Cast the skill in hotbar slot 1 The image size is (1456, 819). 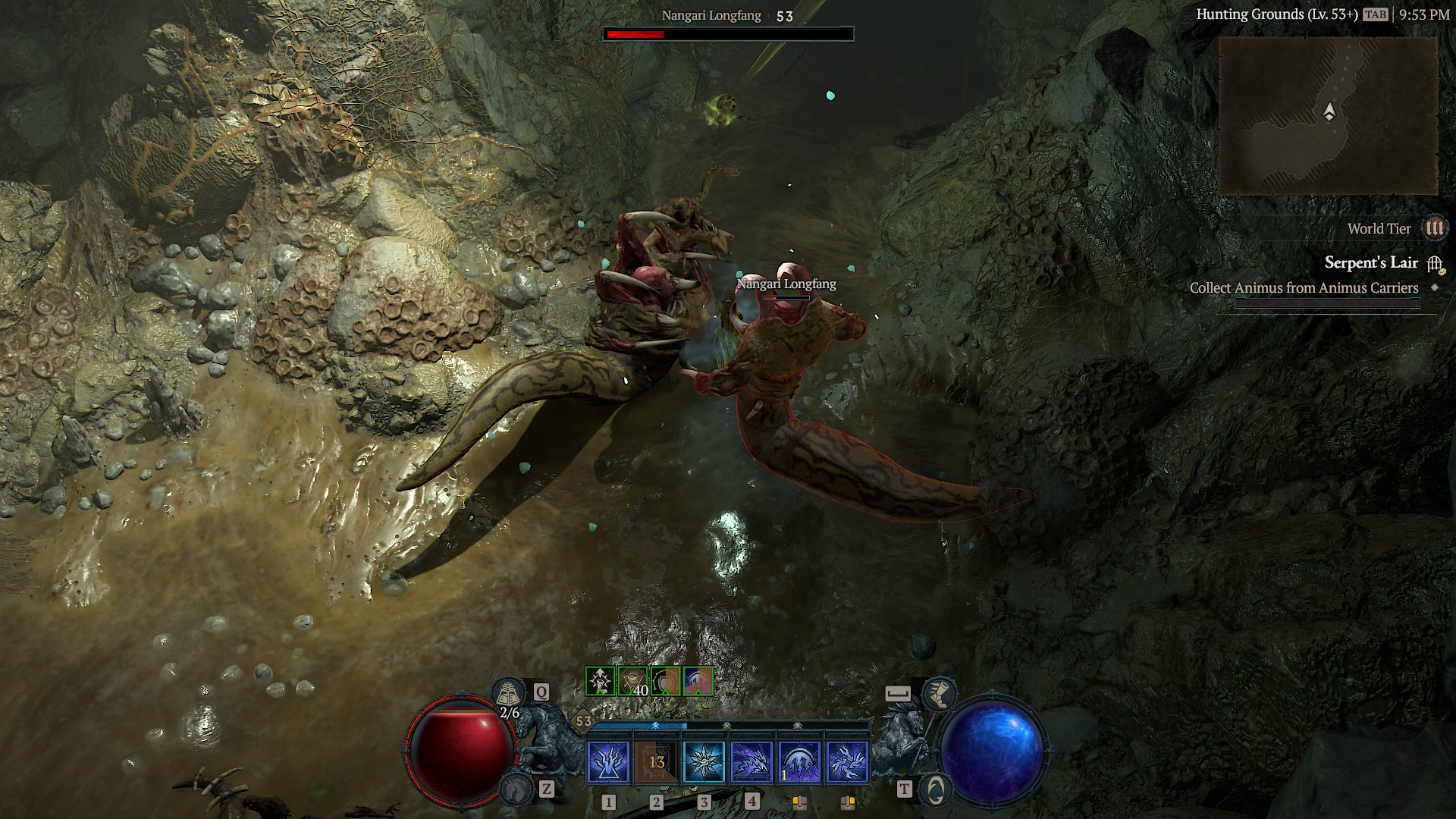[x=607, y=762]
